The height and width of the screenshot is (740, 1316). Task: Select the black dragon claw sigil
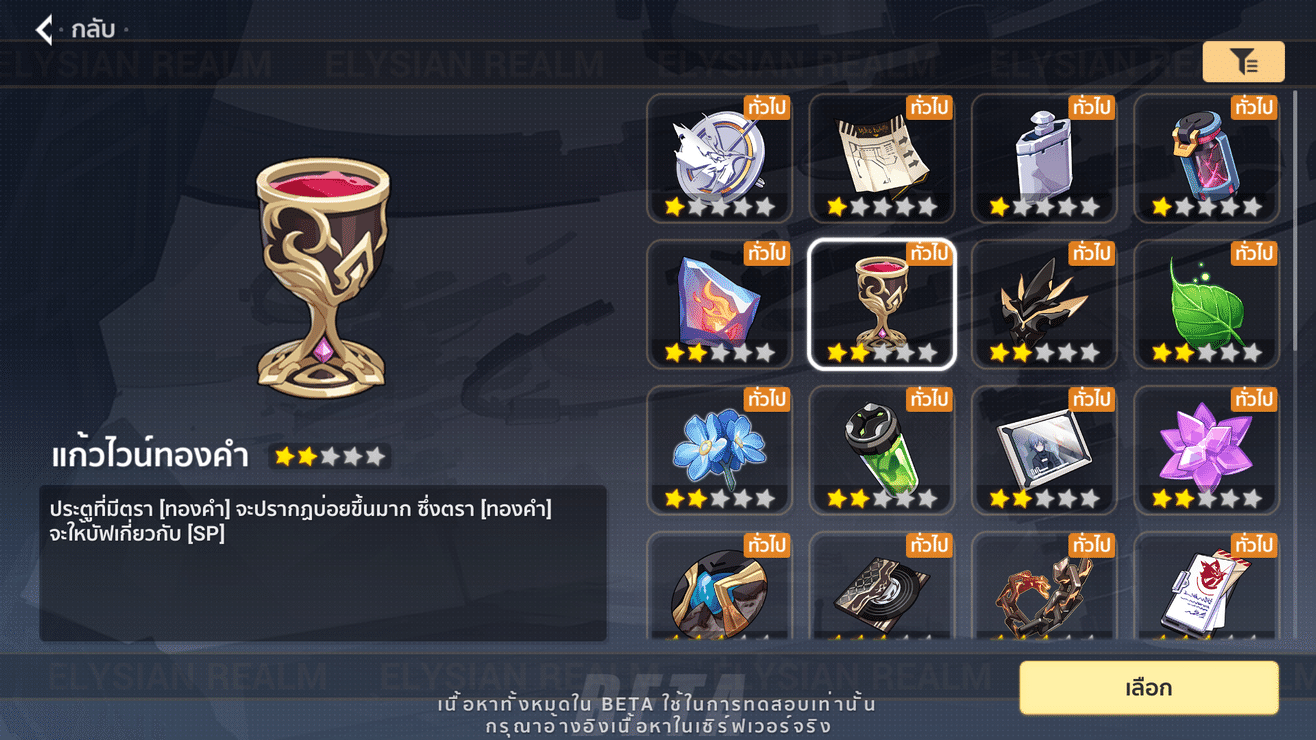point(1044,303)
